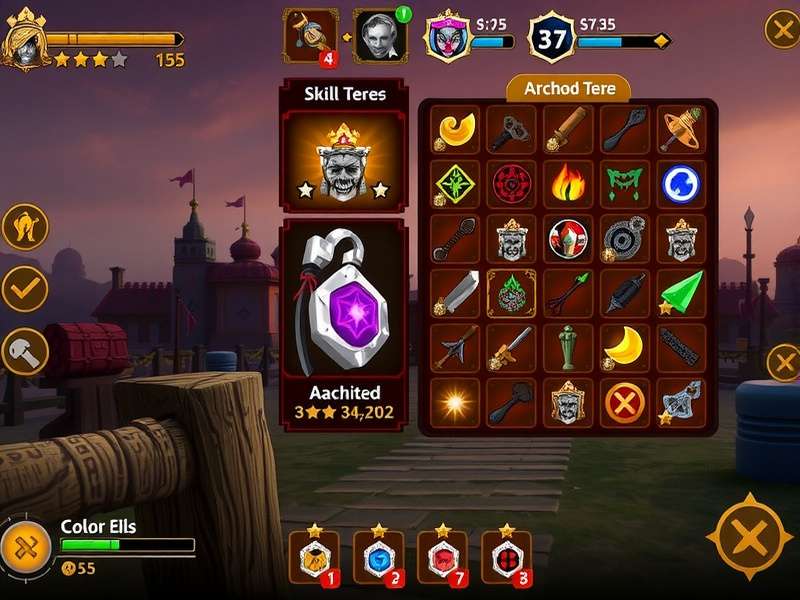Select the blue swirl orb item

680,182
